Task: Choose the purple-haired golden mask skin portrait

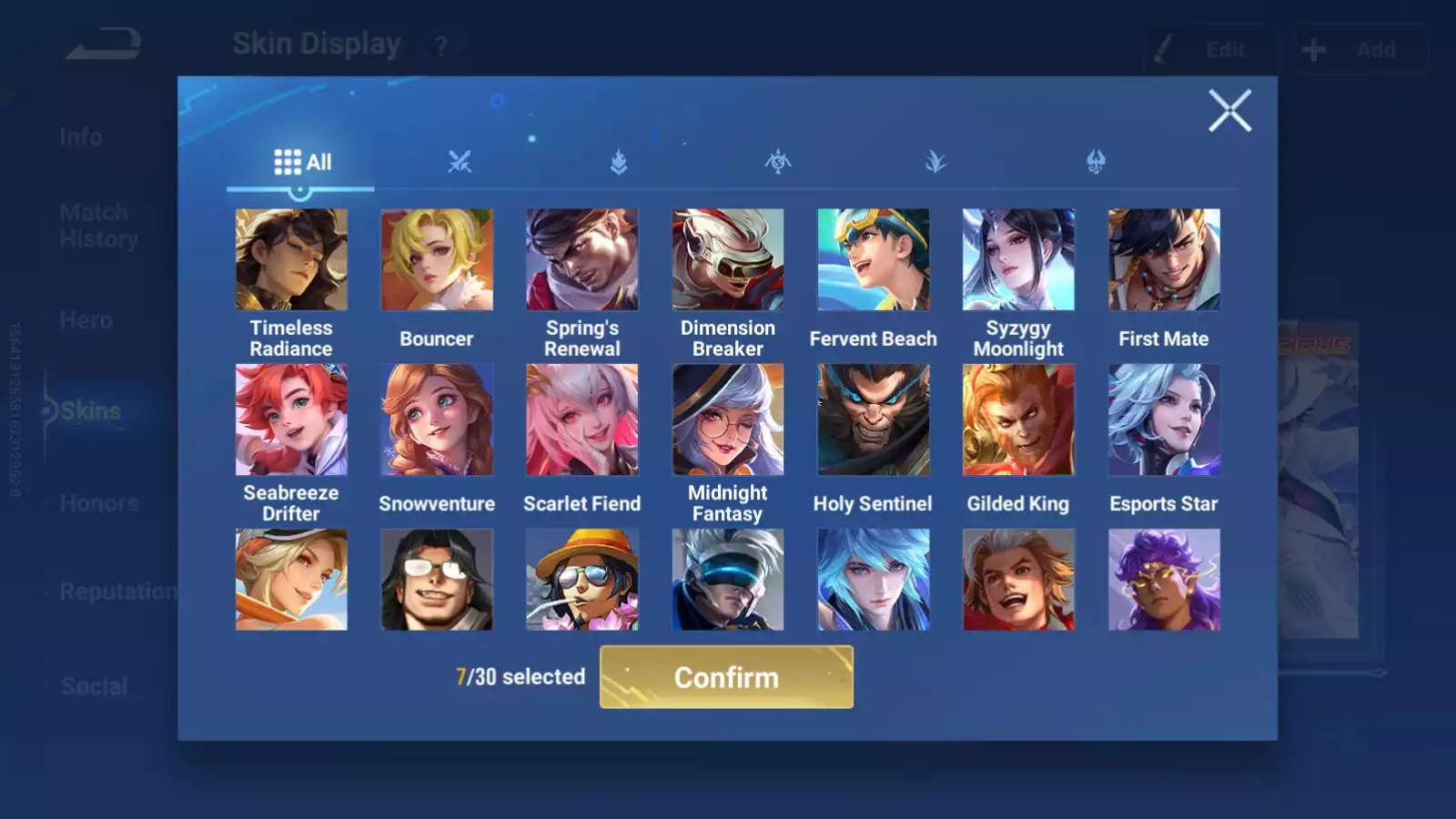Action: click(x=1164, y=580)
